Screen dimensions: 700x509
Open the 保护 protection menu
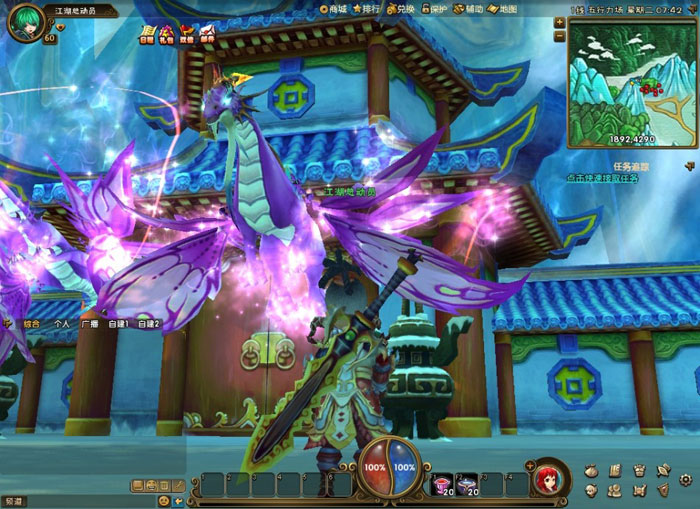435,9
